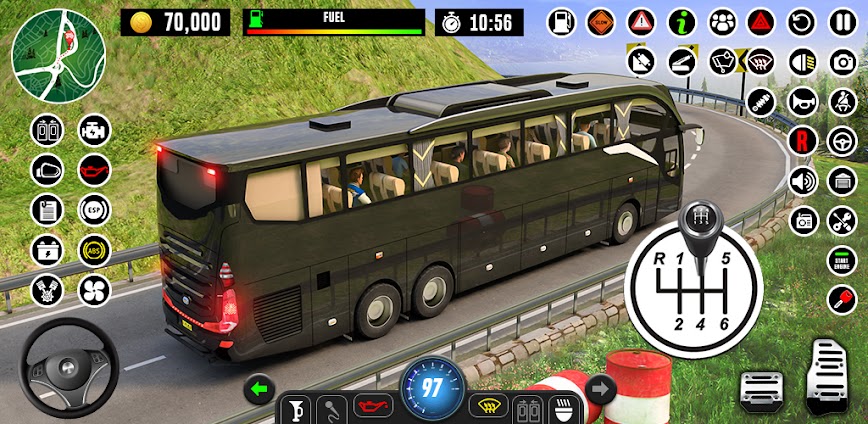Image resolution: width=868 pixels, height=424 pixels.
Task: Tap the fuel pump icon
Action: point(563,21)
